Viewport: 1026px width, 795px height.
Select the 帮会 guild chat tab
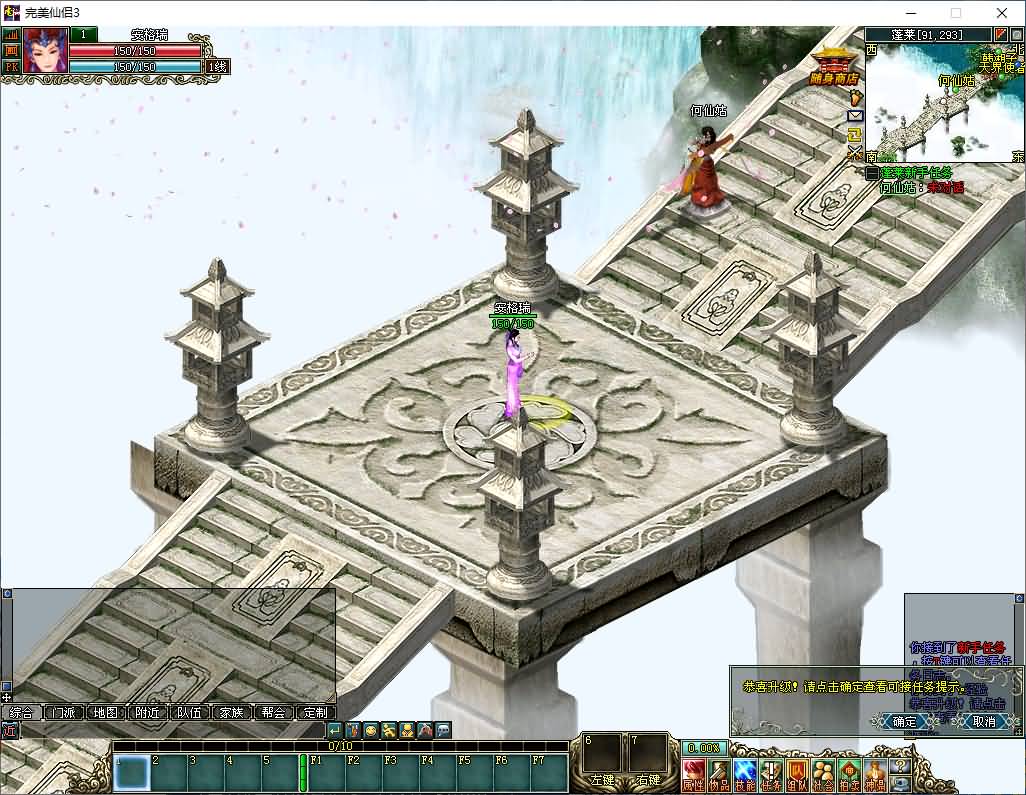pos(273,713)
